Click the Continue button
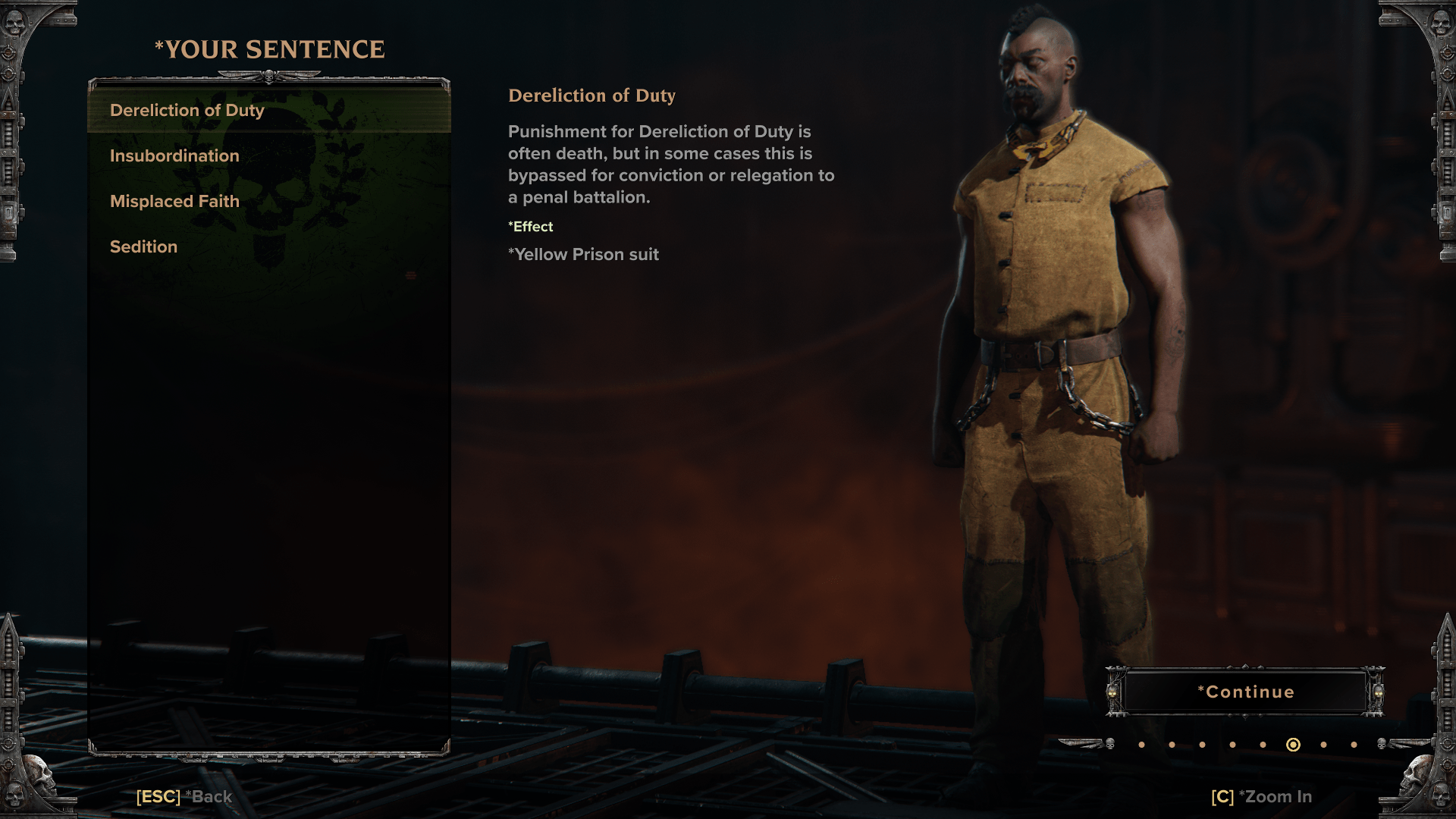The width and height of the screenshot is (1456, 819). [1245, 692]
